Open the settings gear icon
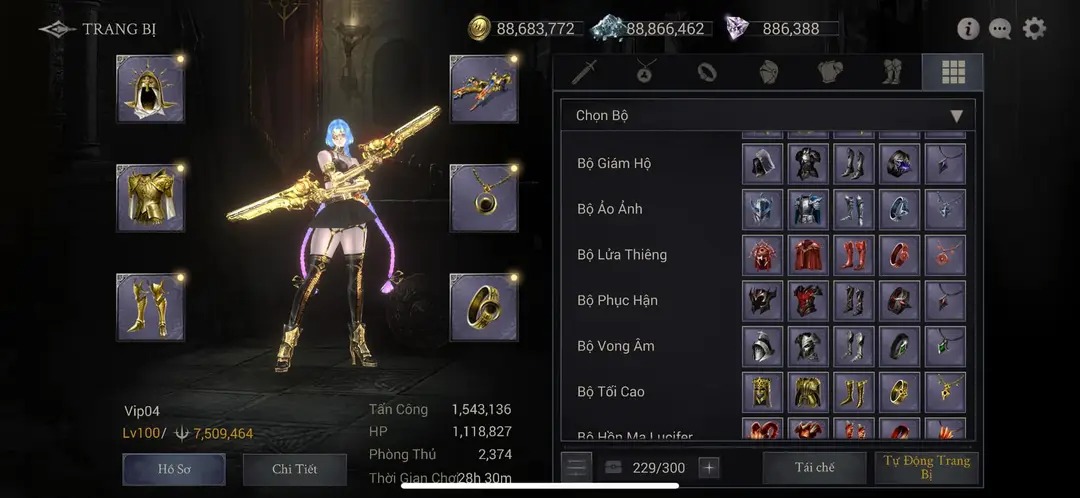 coord(1034,29)
